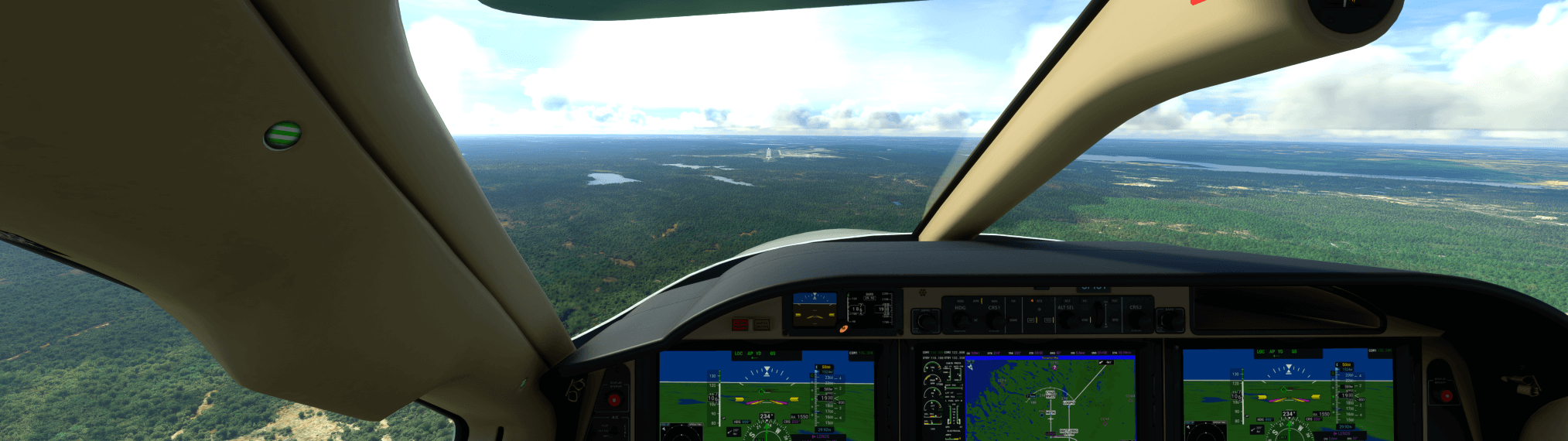The image size is (1568, 441).
Task: Push the pilot-side red Display Backup button
Action: (615, 400)
